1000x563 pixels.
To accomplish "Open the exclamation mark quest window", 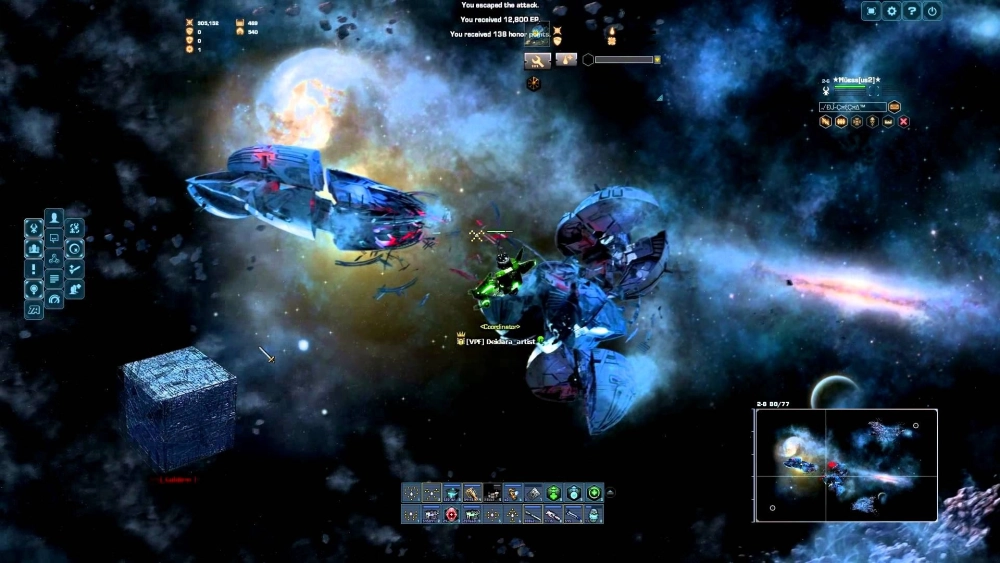I will (34, 269).
